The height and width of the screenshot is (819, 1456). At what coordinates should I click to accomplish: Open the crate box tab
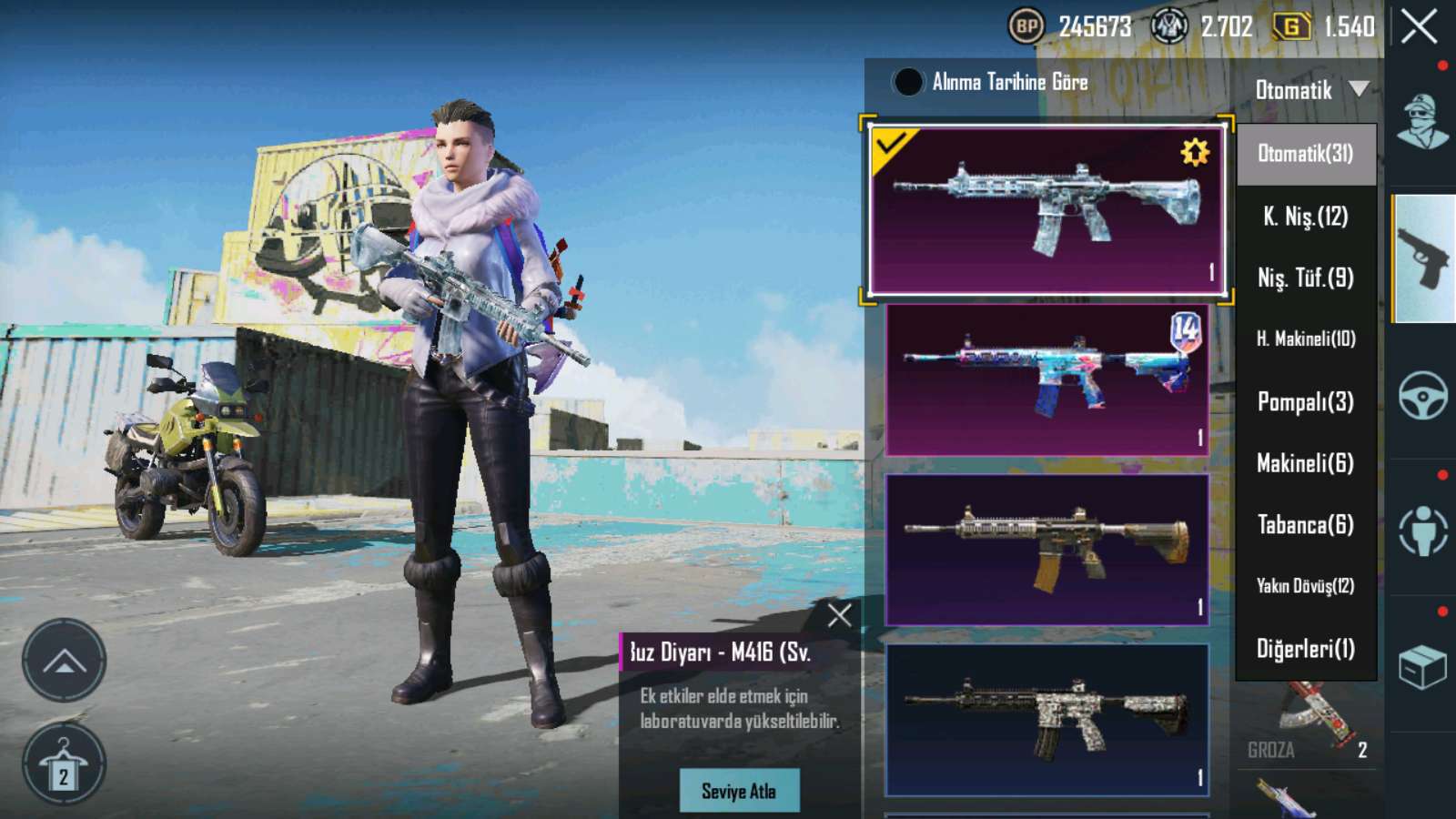(1422, 667)
